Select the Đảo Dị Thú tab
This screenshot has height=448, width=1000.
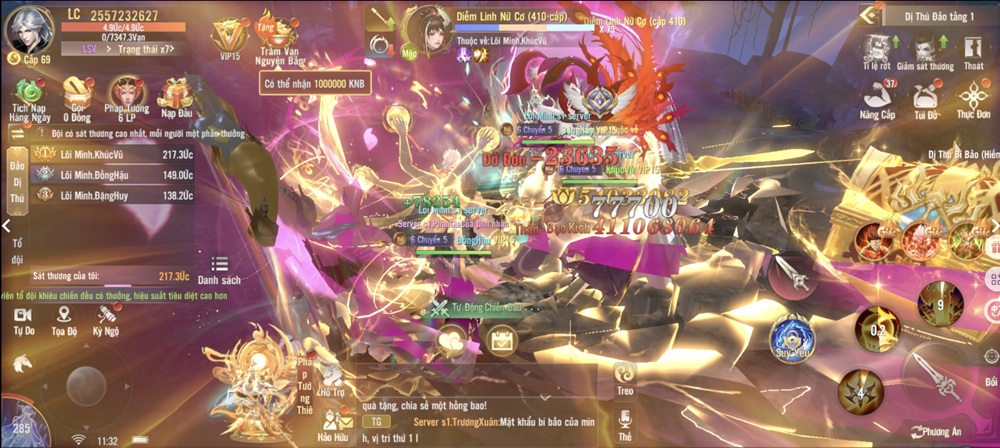[x=16, y=181]
